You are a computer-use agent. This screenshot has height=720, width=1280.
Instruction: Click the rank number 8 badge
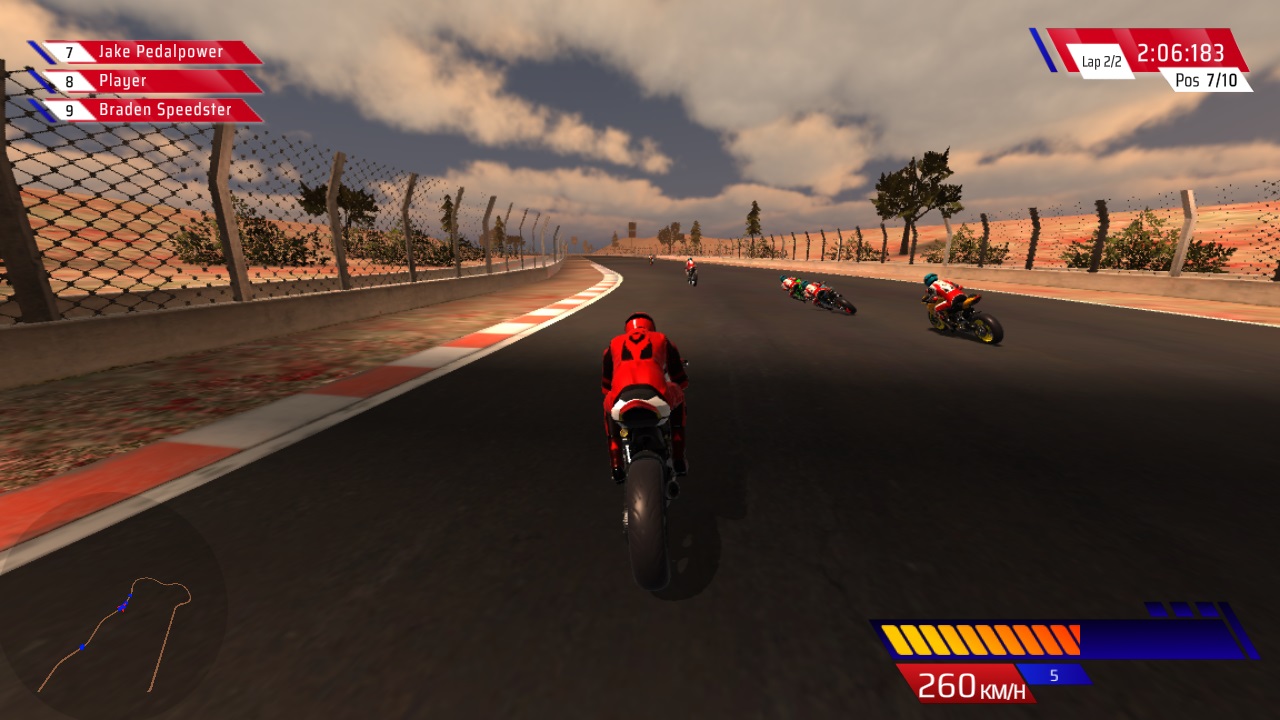pyautogui.click(x=67, y=80)
